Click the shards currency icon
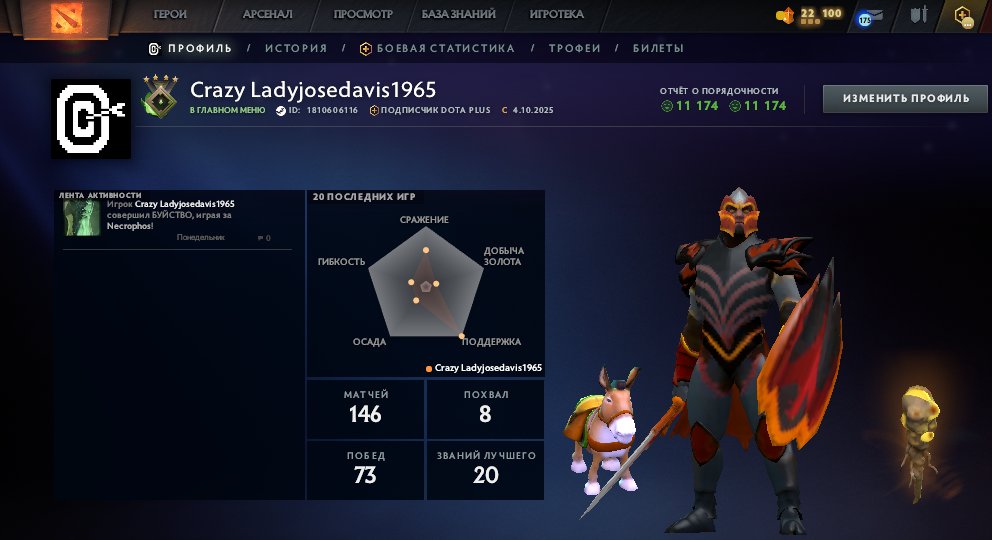This screenshot has width=992, height=540. pyautogui.click(x=786, y=16)
